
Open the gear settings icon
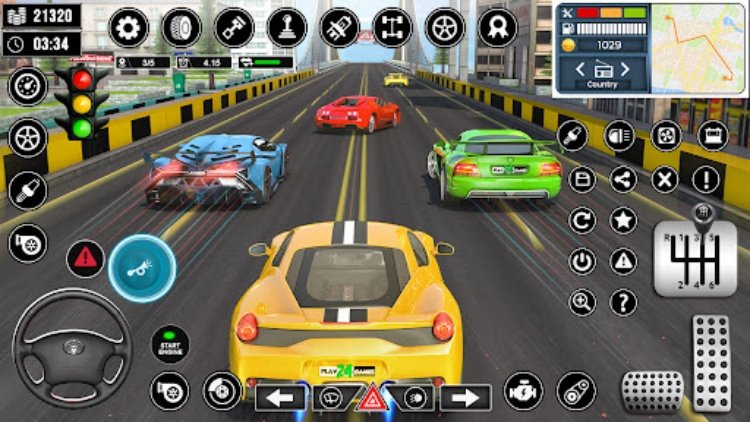[128, 27]
